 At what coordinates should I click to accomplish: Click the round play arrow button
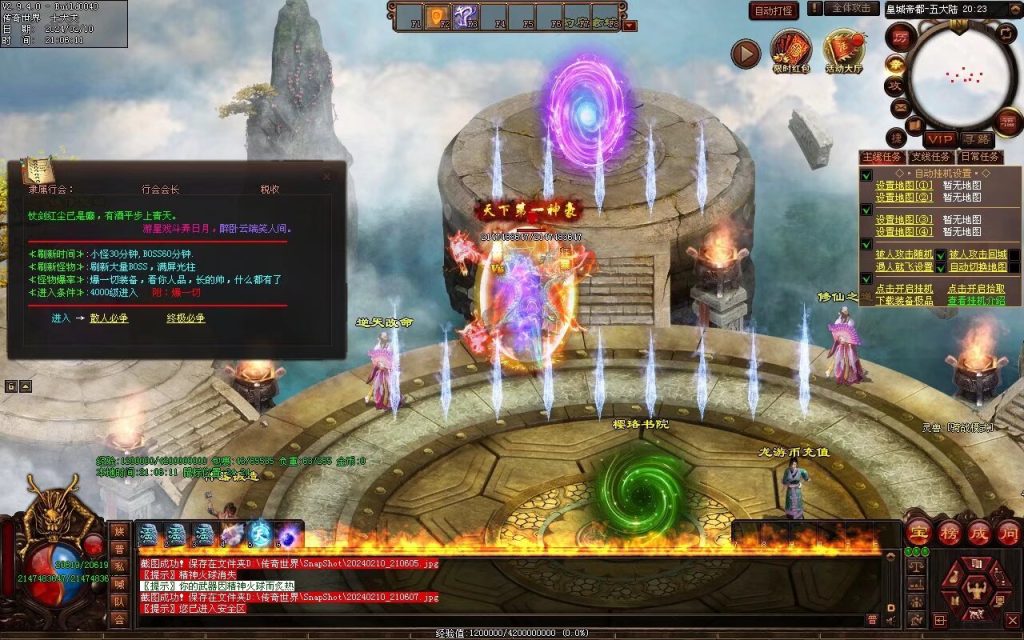[x=746, y=53]
